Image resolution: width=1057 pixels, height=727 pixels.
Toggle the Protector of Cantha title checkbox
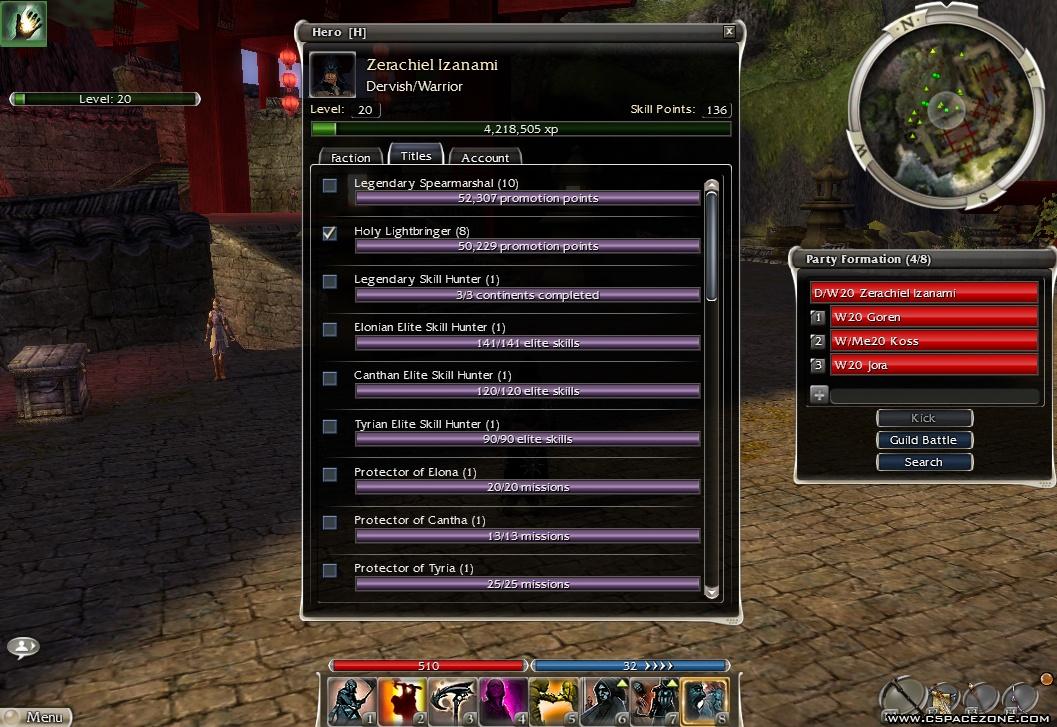point(330,522)
